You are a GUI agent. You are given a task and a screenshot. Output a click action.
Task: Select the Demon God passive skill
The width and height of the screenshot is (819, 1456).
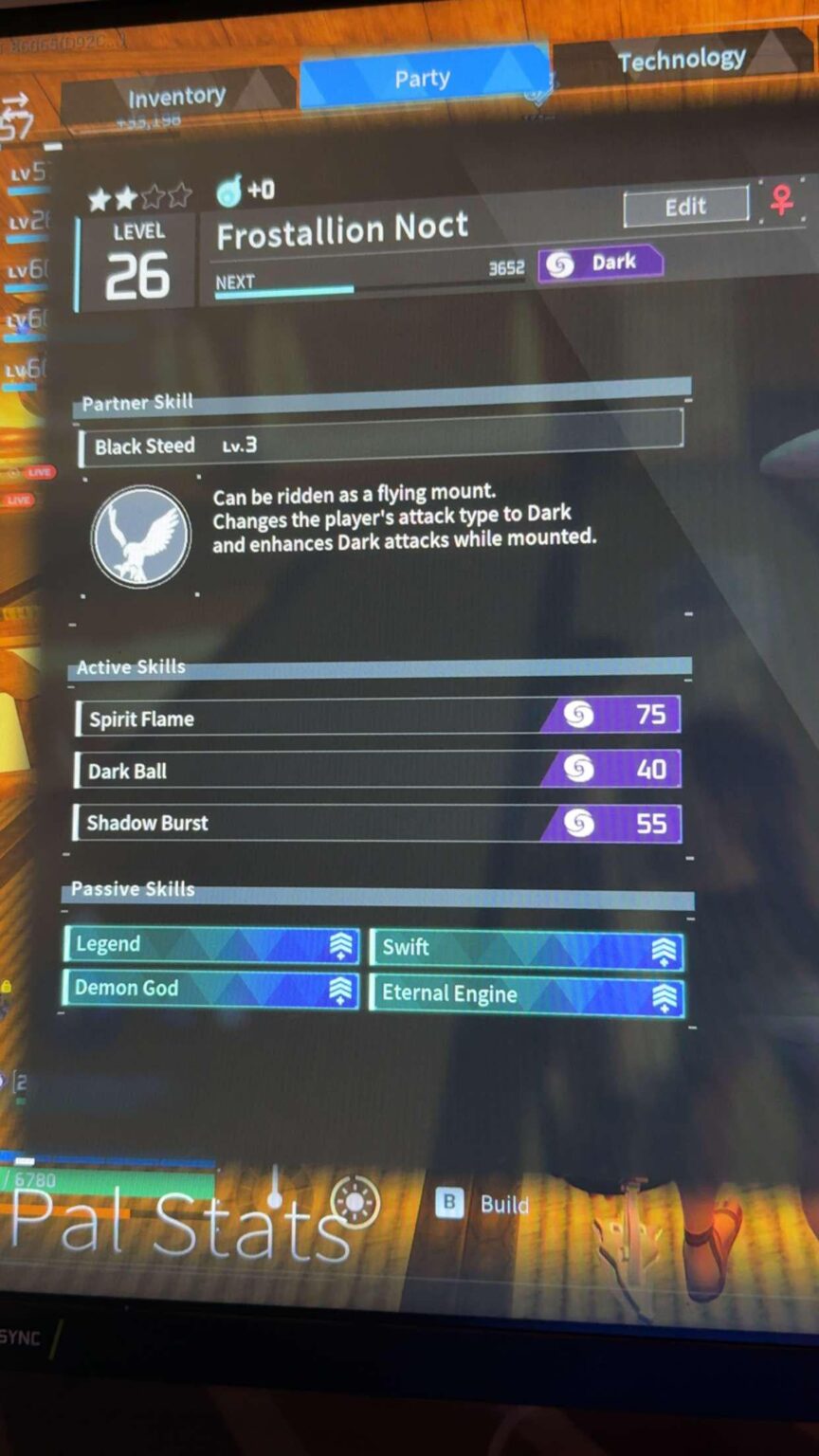[211, 989]
